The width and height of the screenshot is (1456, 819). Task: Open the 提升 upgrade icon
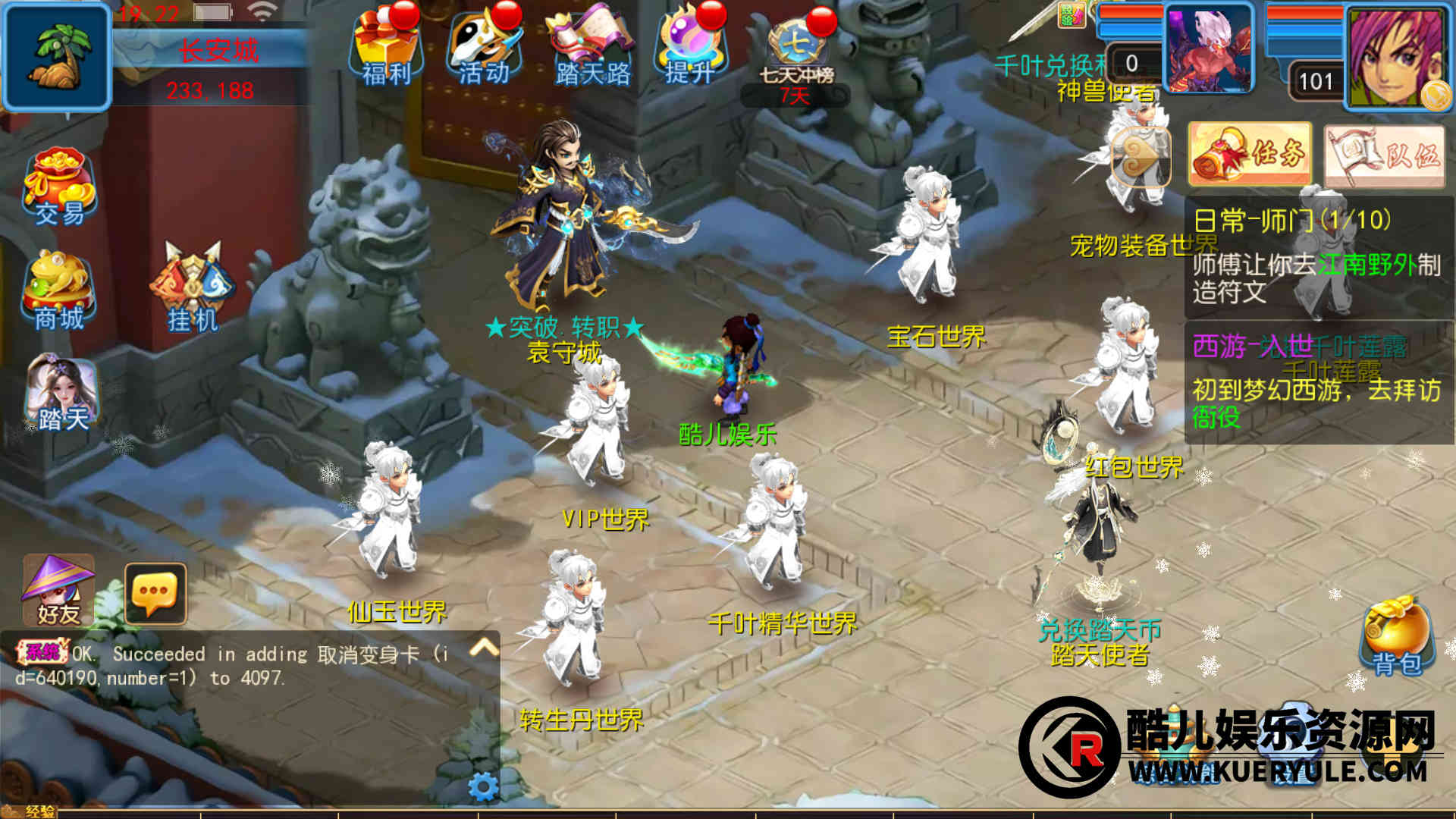click(689, 47)
